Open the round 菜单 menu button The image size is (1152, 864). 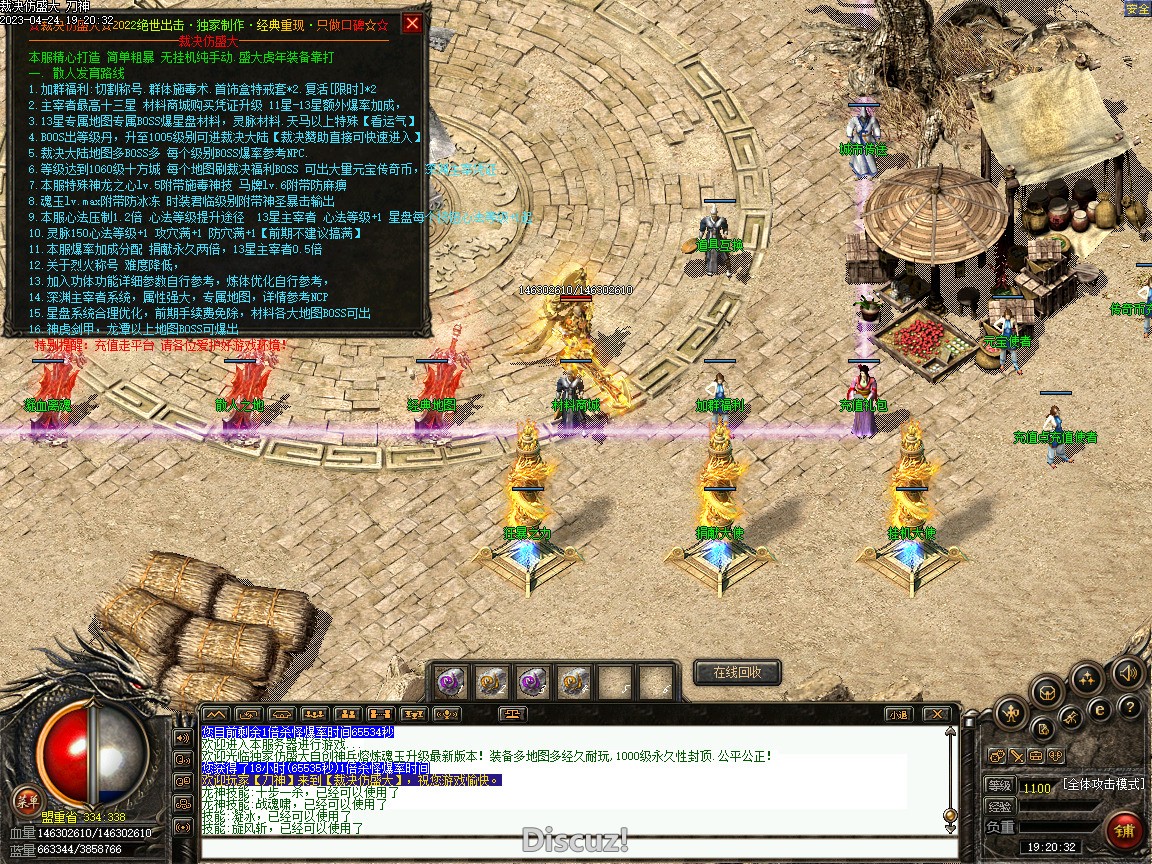27,800
